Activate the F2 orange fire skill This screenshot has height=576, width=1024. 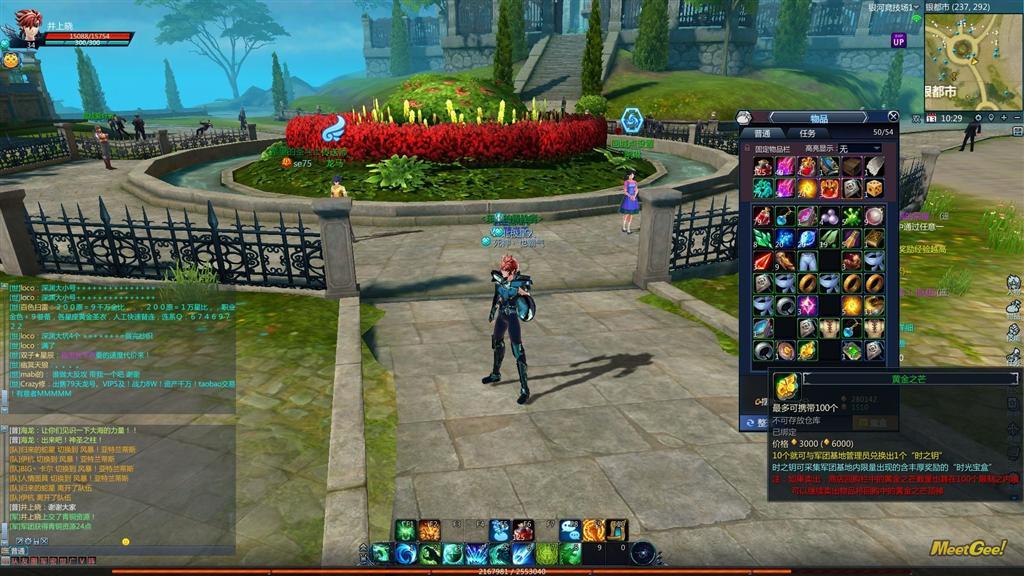[431, 530]
